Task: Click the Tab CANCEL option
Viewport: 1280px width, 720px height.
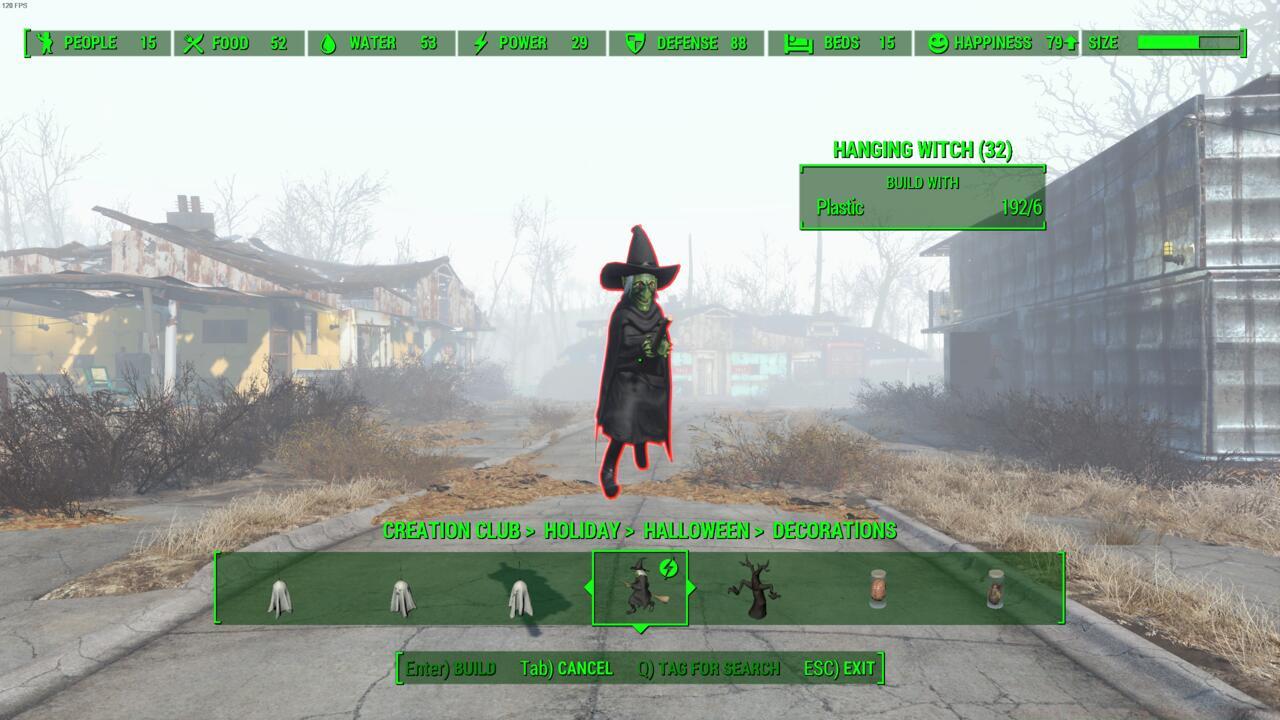Action: click(565, 668)
